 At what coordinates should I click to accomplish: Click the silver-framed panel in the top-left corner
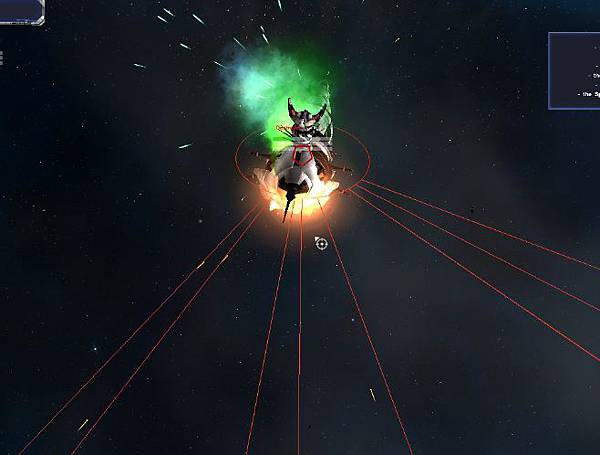click(x=21, y=11)
